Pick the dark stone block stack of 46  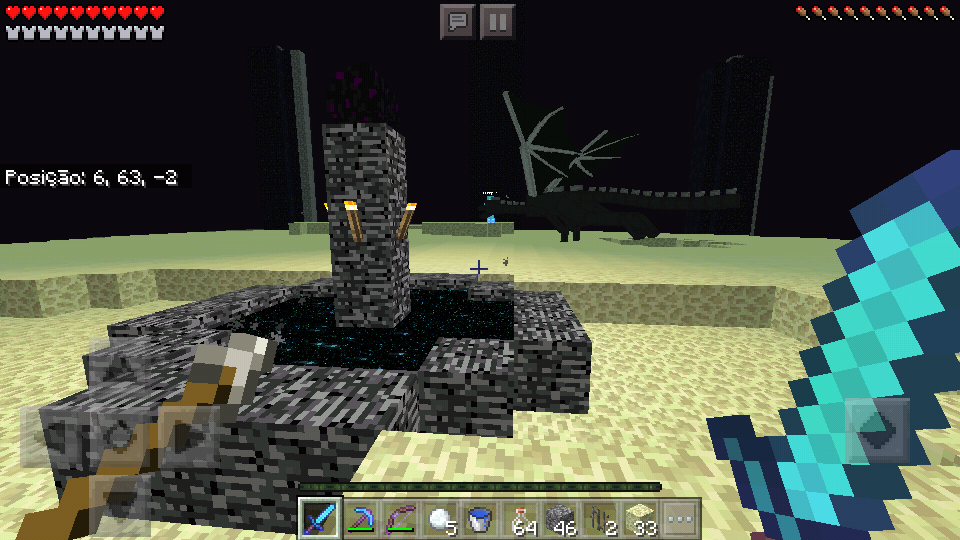coord(561,518)
